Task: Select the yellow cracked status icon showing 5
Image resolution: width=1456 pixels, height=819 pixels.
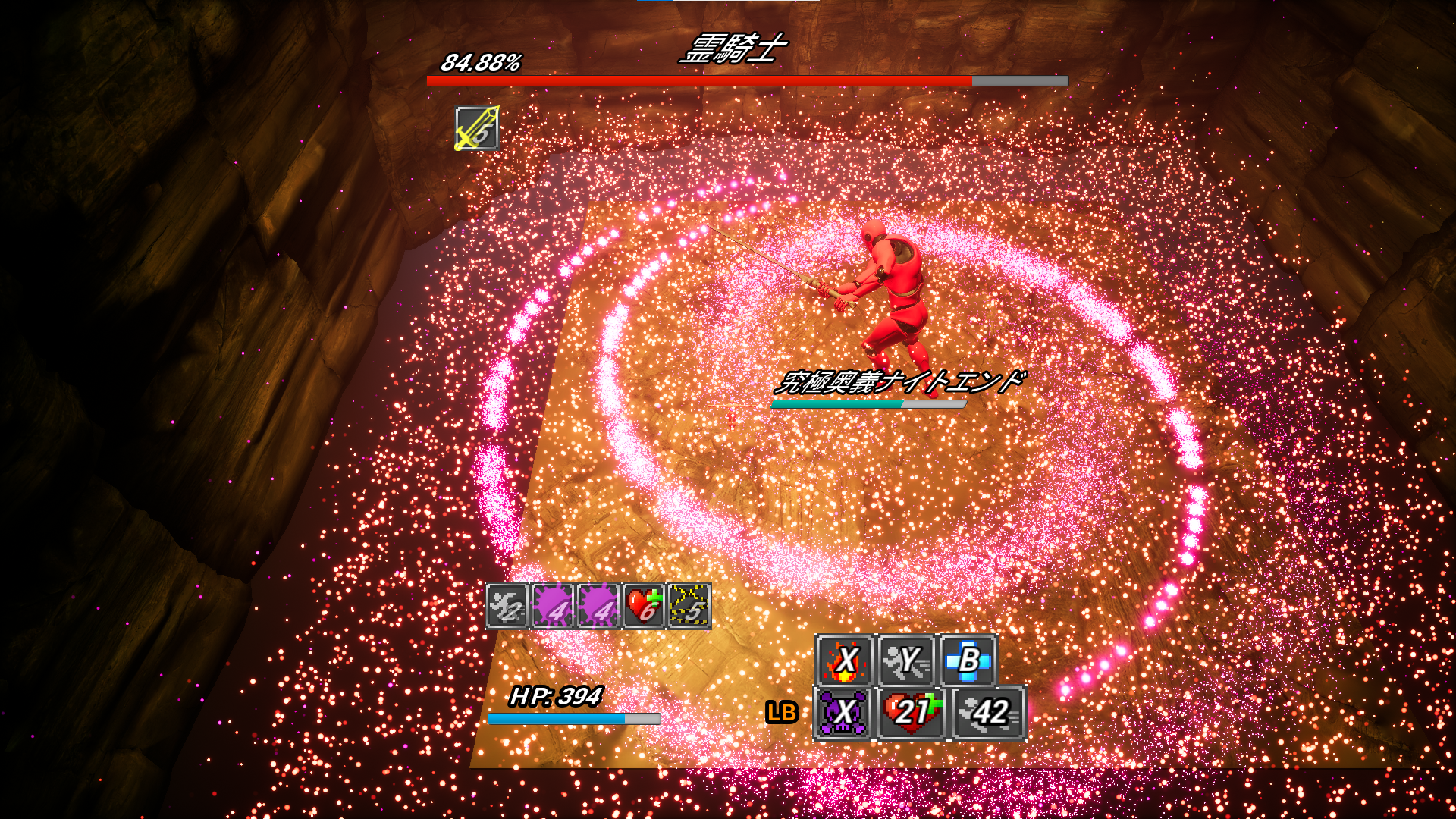Action: (689, 606)
